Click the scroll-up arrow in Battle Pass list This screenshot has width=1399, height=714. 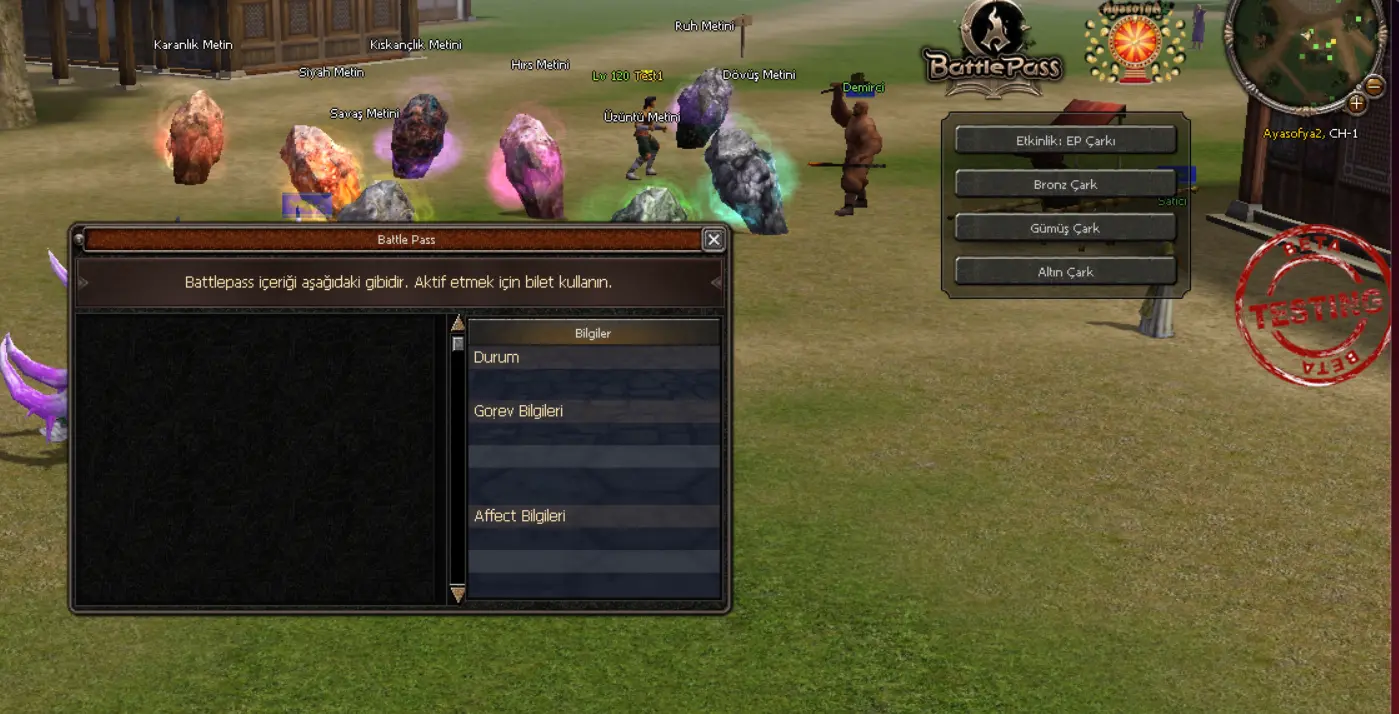pos(458,323)
